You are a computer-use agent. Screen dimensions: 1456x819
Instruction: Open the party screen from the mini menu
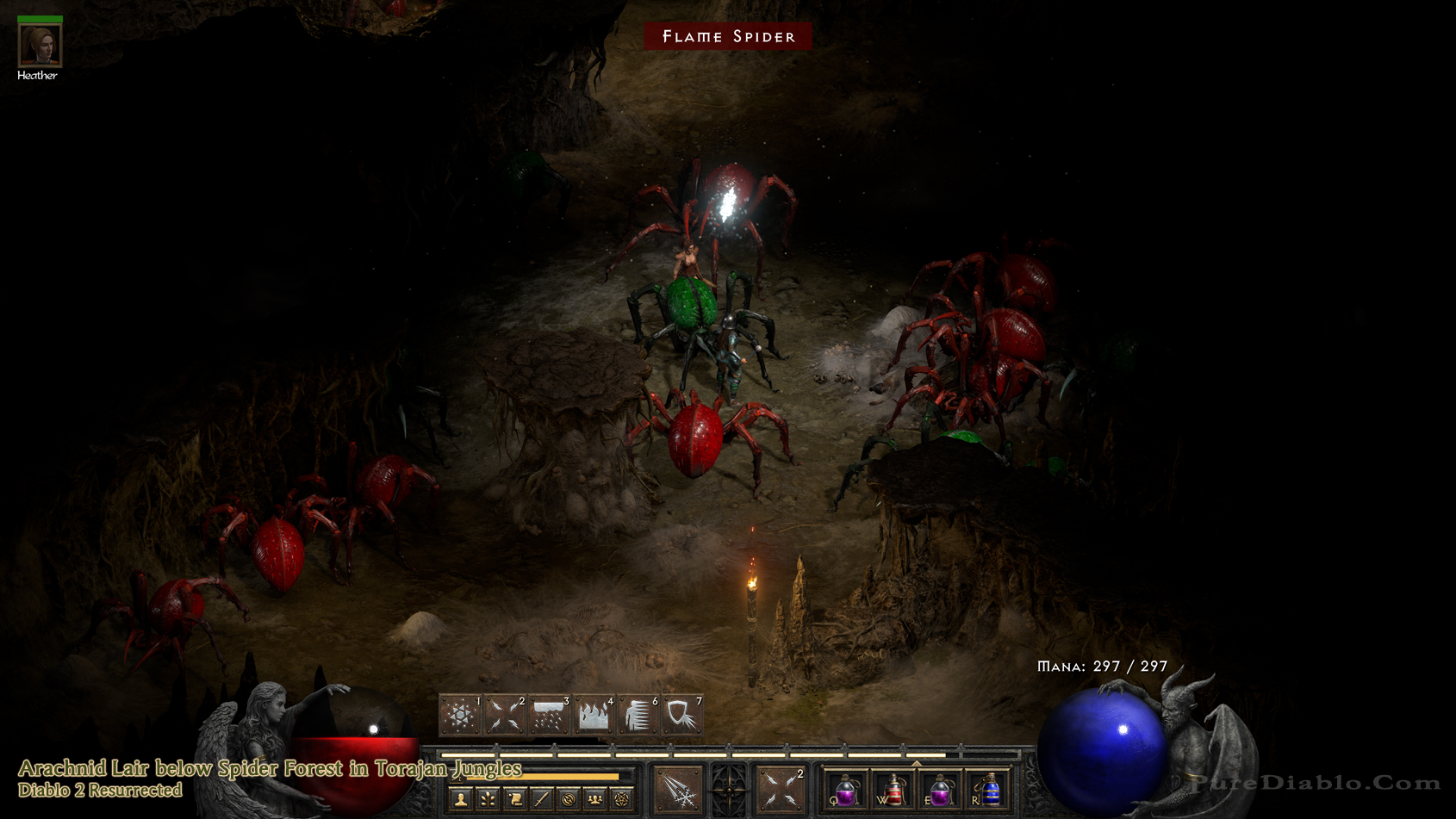pyautogui.click(x=595, y=800)
